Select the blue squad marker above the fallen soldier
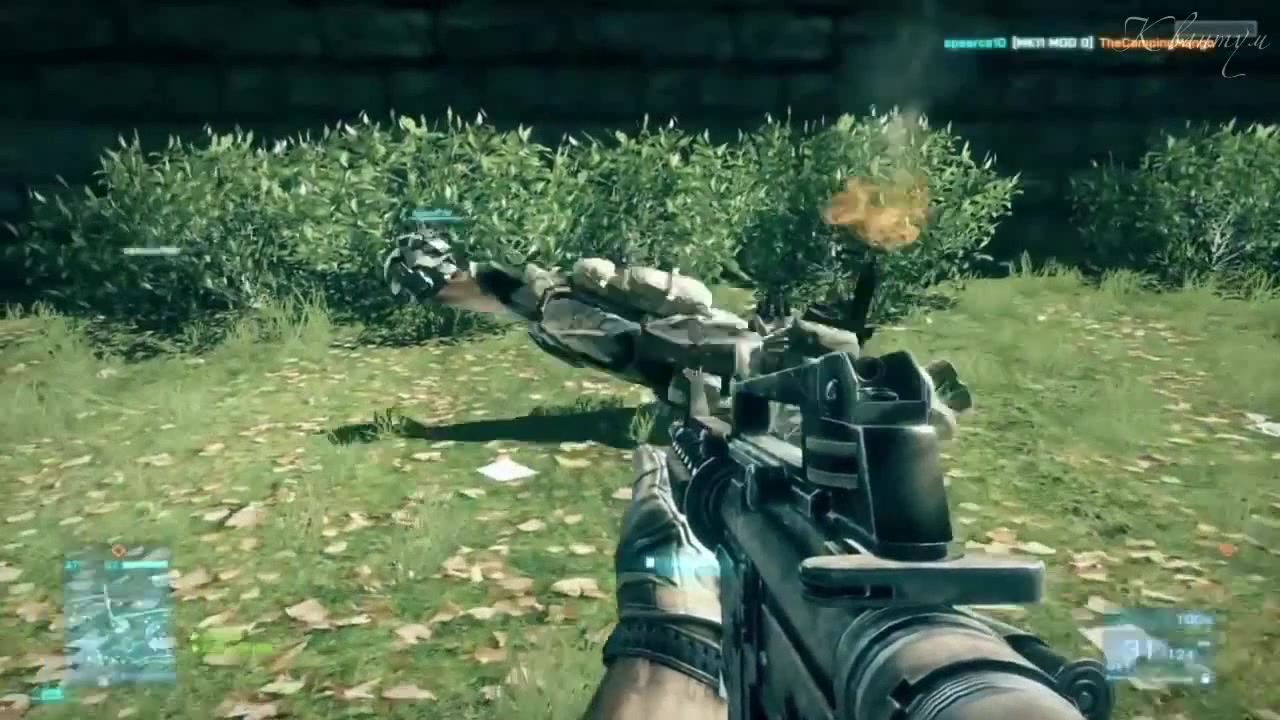The width and height of the screenshot is (1280, 720). pyautogui.click(x=437, y=215)
